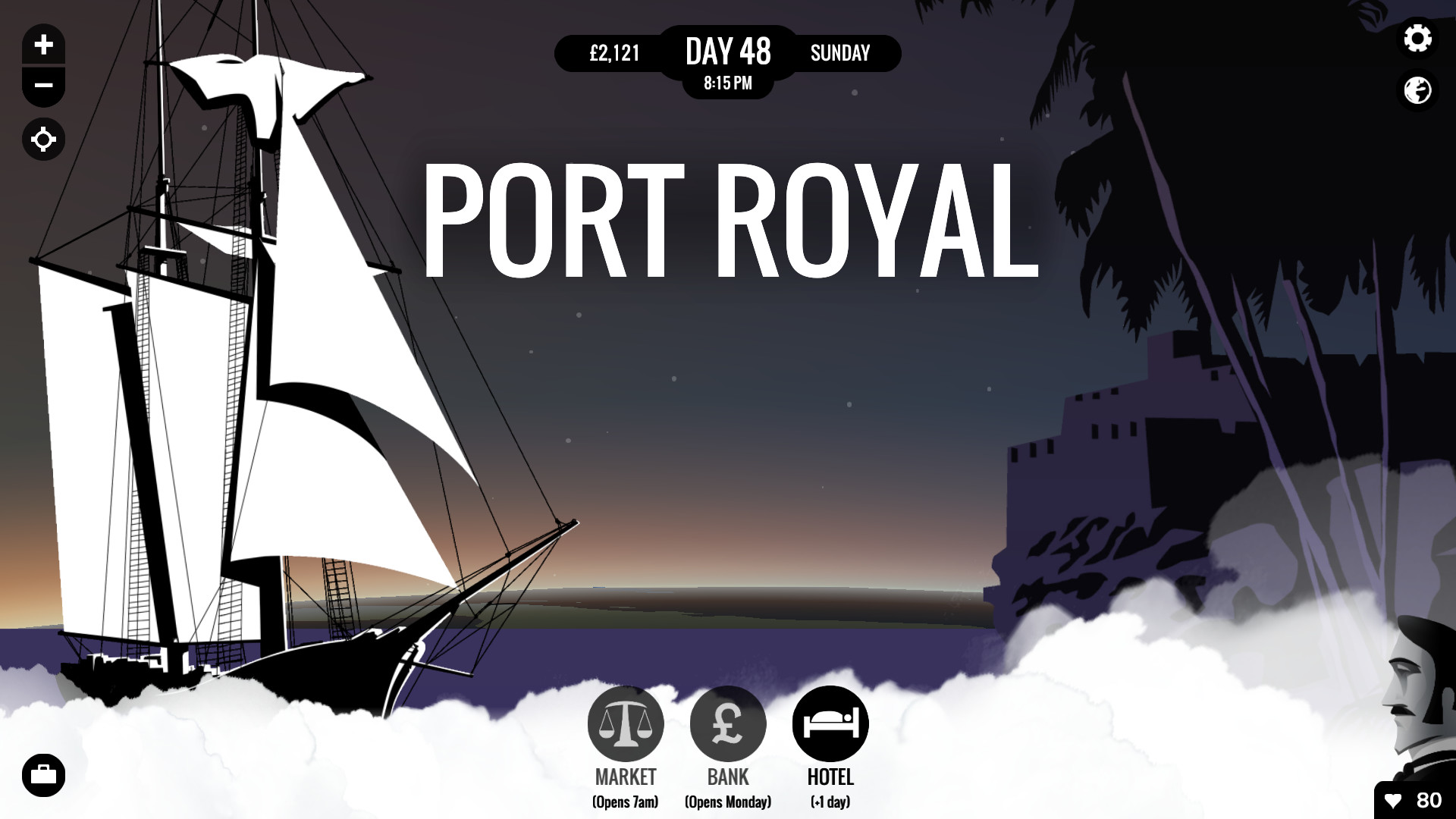Click the DAY 48 banner

coord(728,52)
